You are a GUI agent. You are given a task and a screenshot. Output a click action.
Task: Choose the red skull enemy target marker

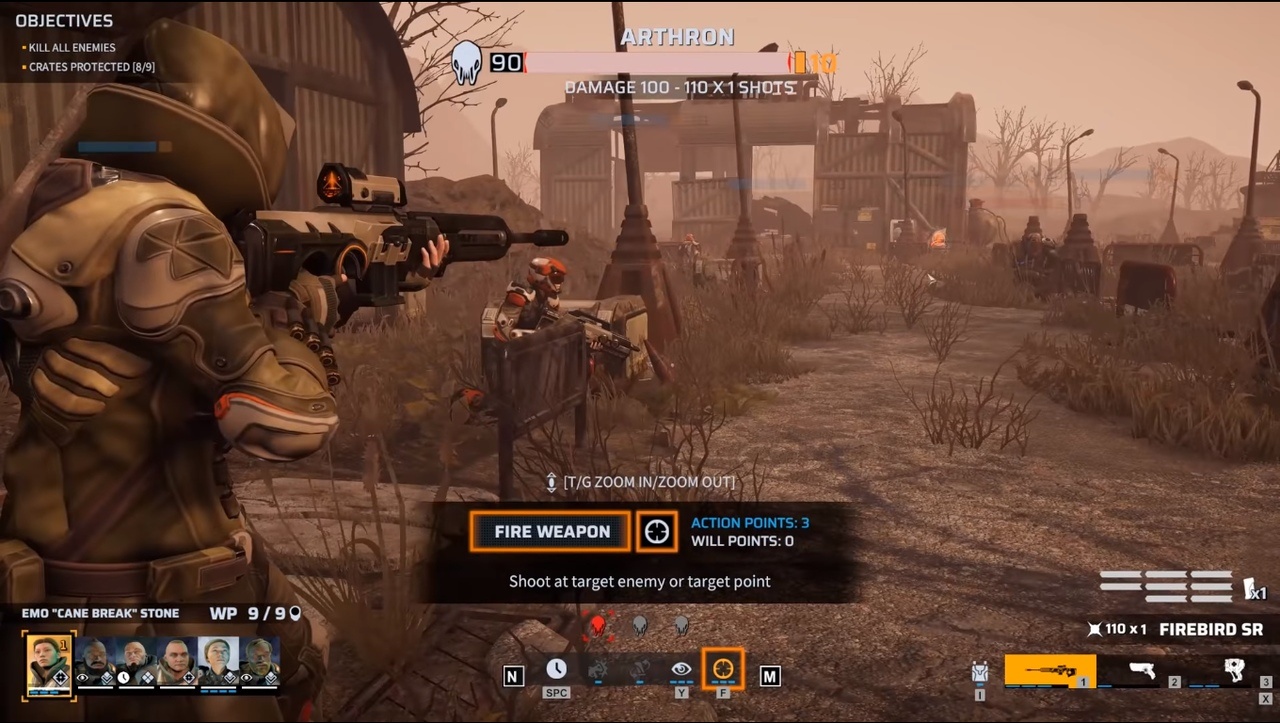pyautogui.click(x=598, y=626)
